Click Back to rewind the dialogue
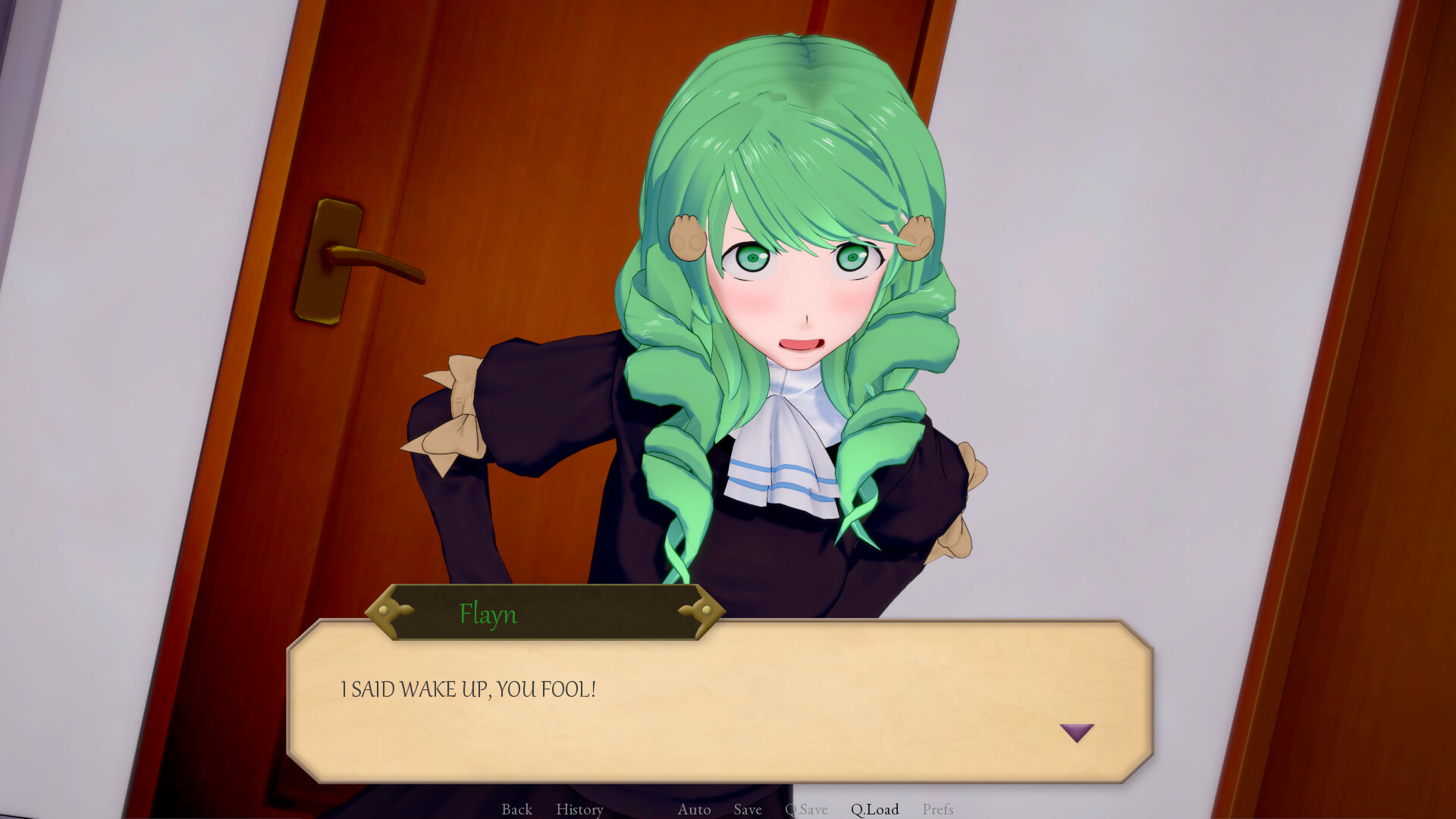Viewport: 1456px width, 819px height. 516,809
